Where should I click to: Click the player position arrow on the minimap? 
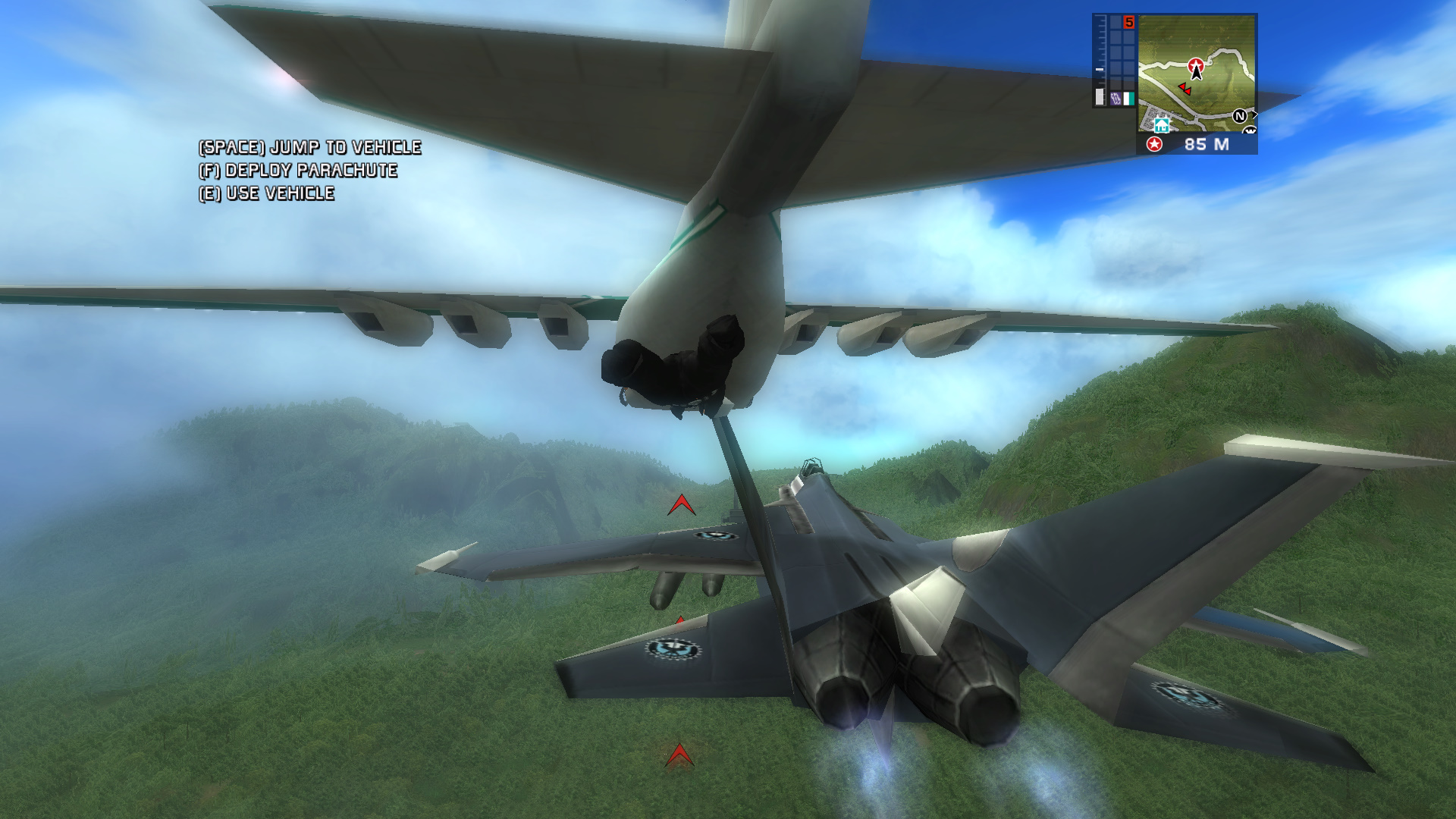[1196, 74]
